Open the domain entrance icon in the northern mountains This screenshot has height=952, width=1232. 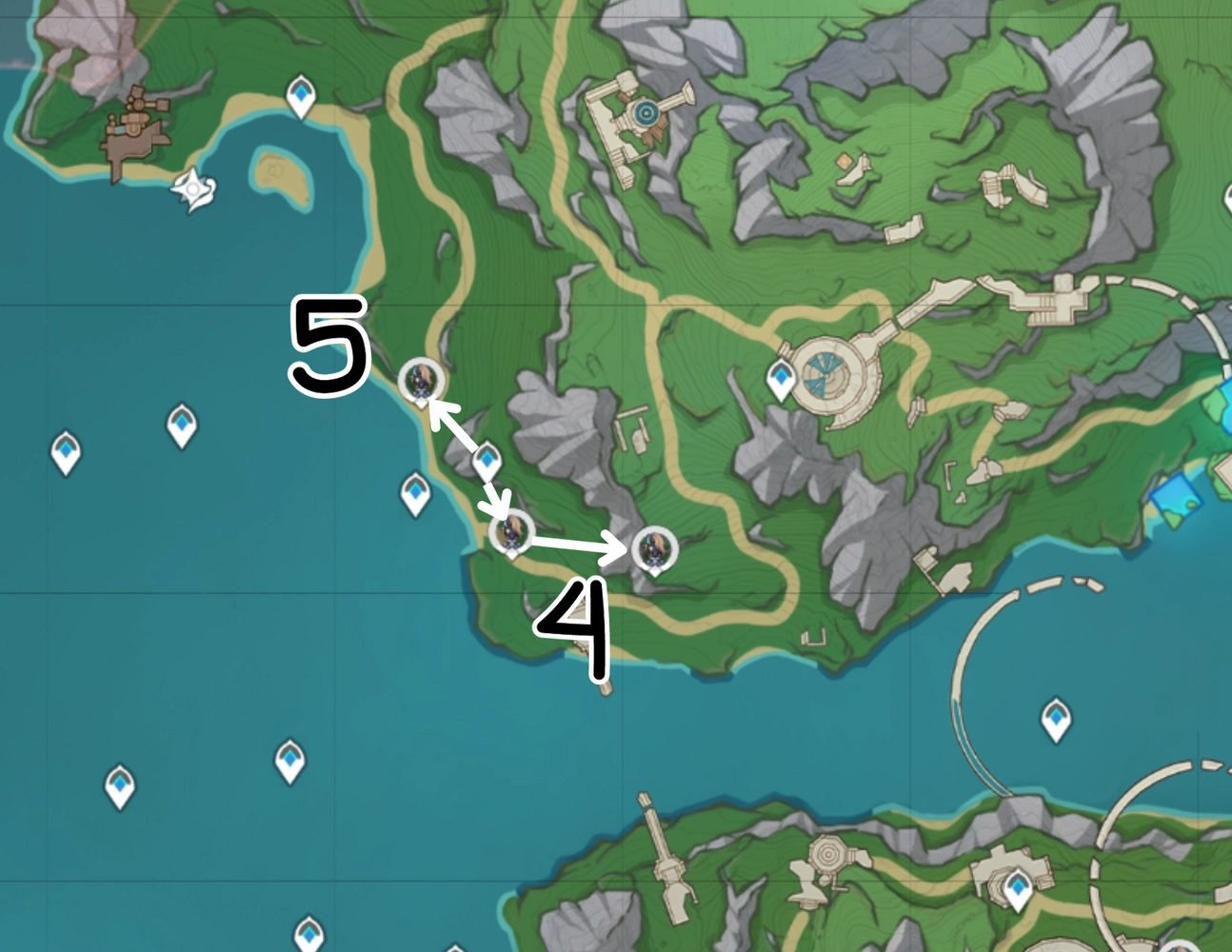pyautogui.click(x=646, y=111)
